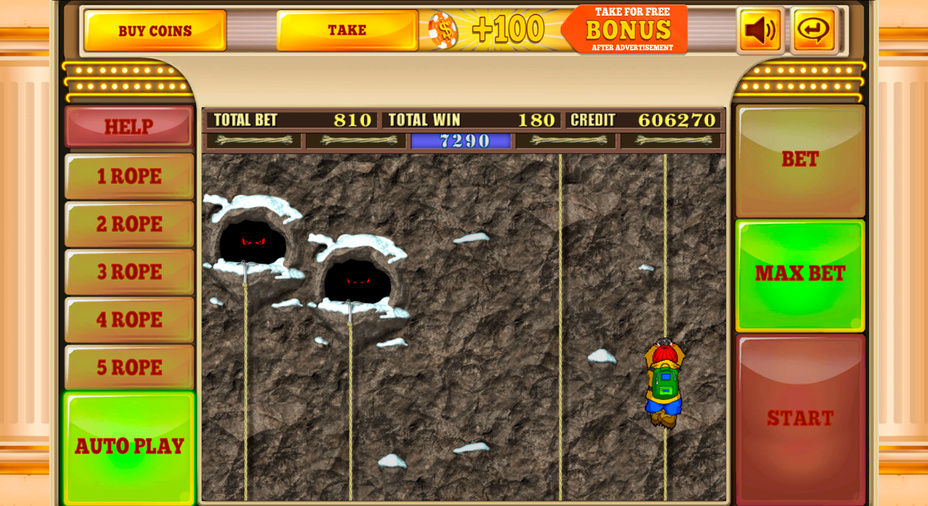Set the Max Bet
This screenshot has height=506, width=928.
800,275
